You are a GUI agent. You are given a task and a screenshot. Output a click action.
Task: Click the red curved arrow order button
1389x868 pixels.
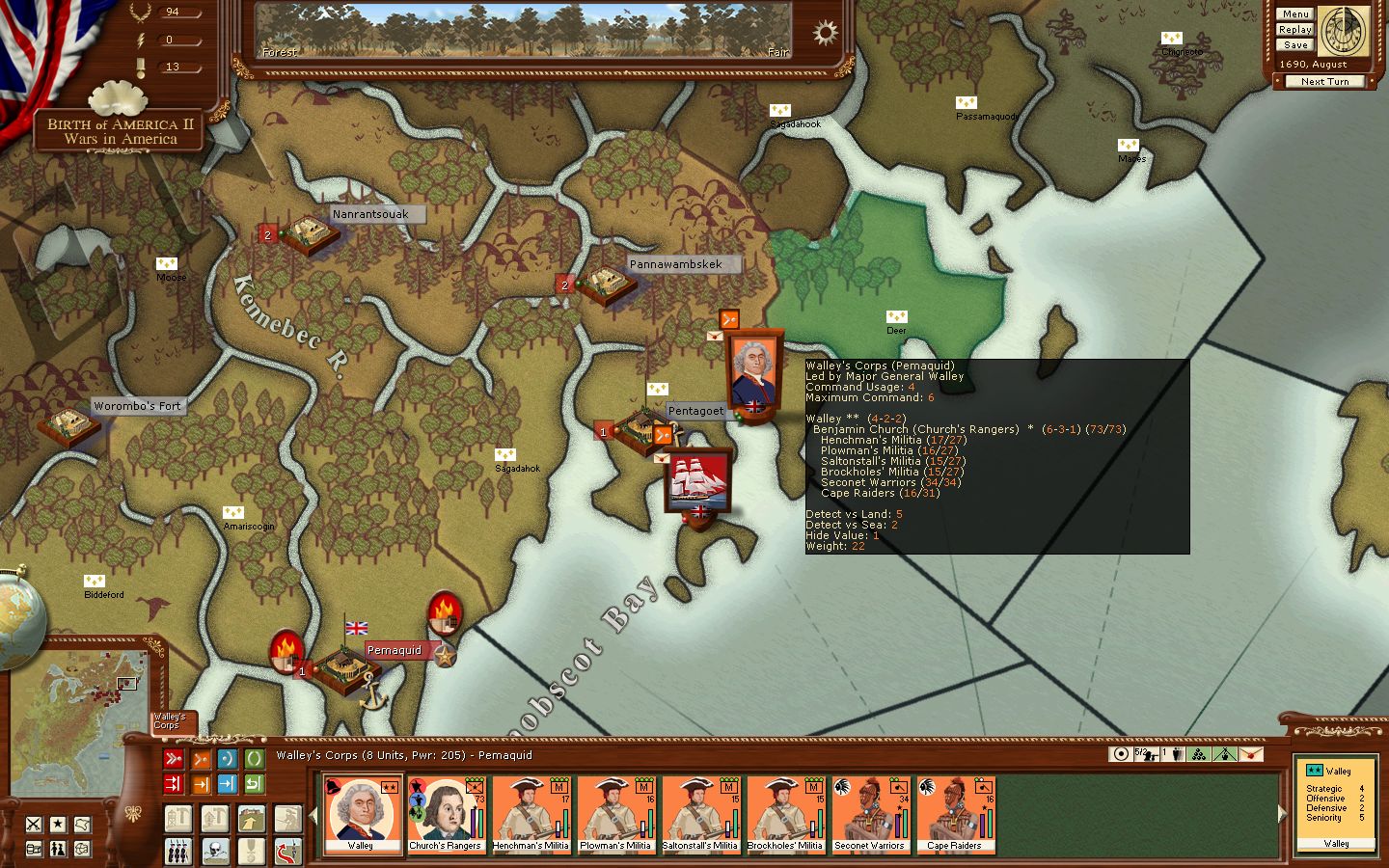(287, 852)
